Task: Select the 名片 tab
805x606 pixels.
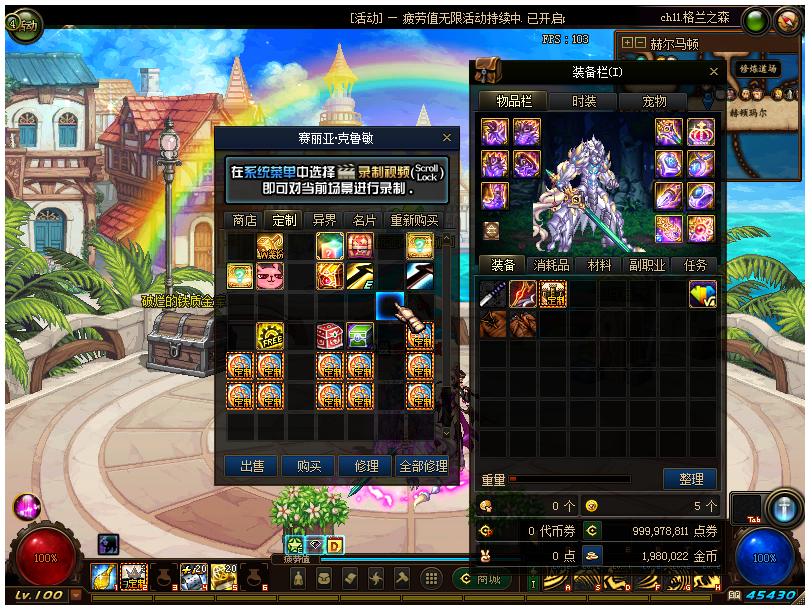Action: tap(364, 220)
